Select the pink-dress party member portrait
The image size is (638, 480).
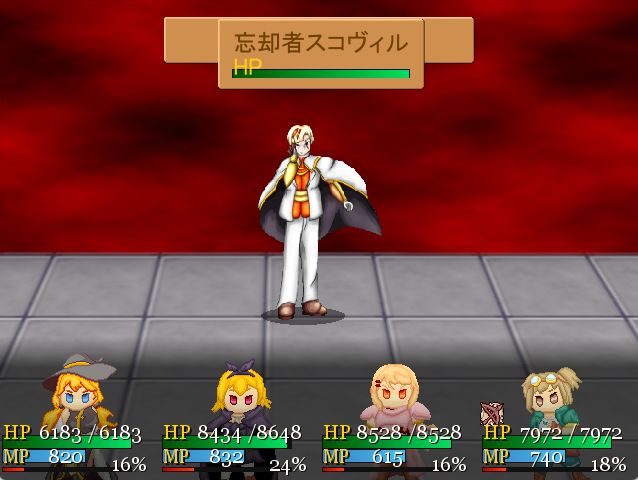coord(395,395)
